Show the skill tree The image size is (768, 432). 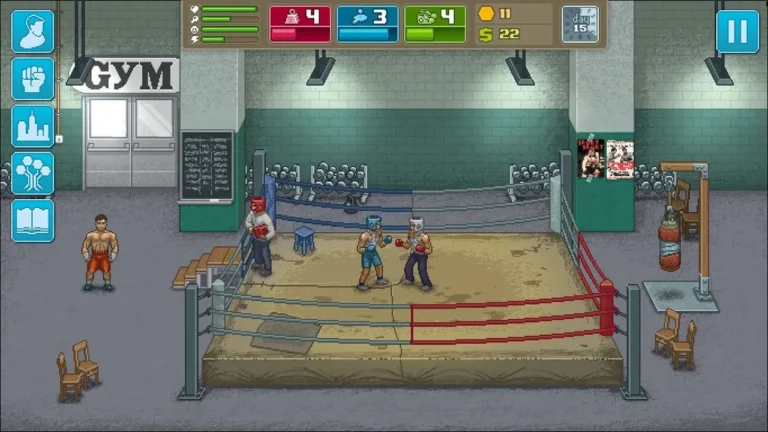[32, 173]
